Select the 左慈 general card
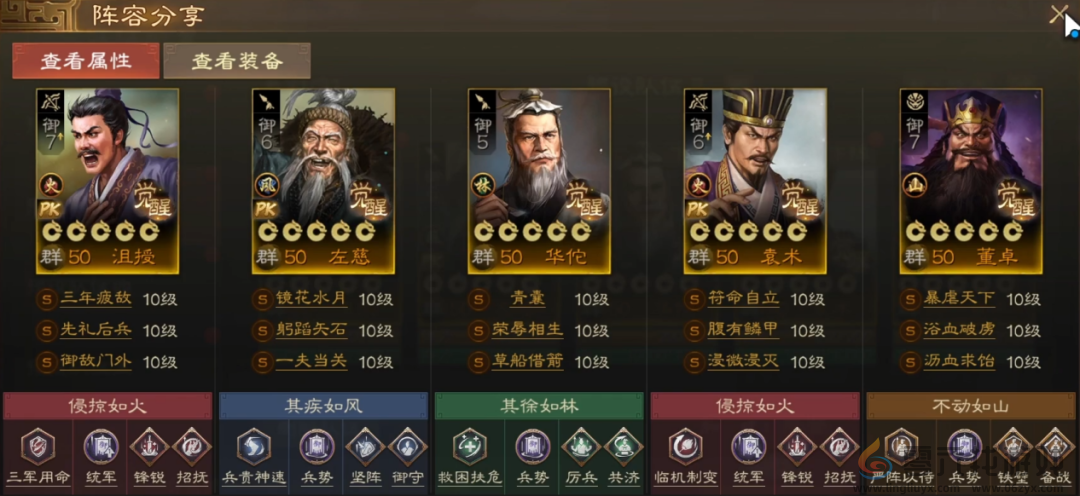 pyautogui.click(x=323, y=180)
